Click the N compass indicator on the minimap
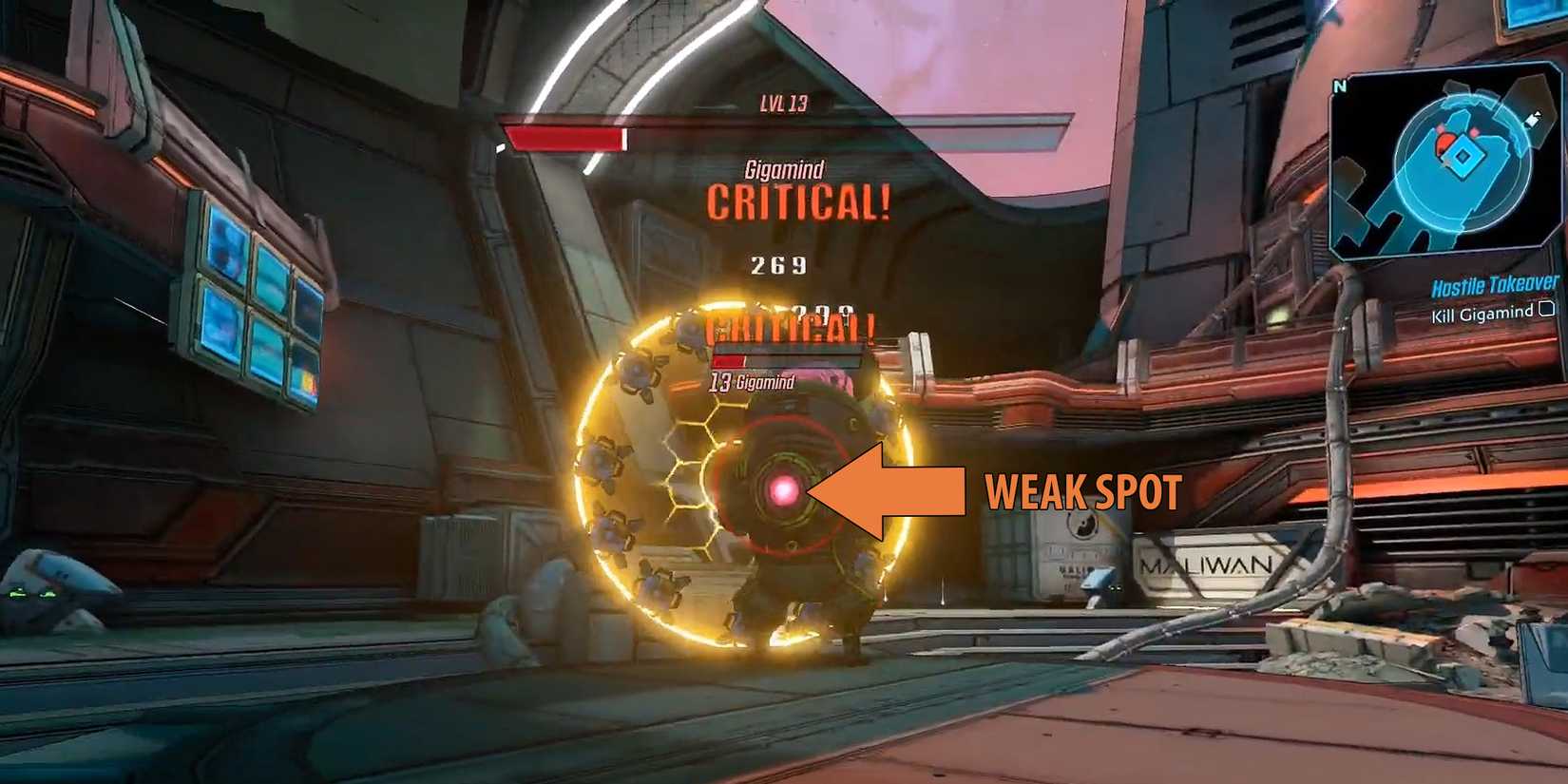 point(1340,86)
